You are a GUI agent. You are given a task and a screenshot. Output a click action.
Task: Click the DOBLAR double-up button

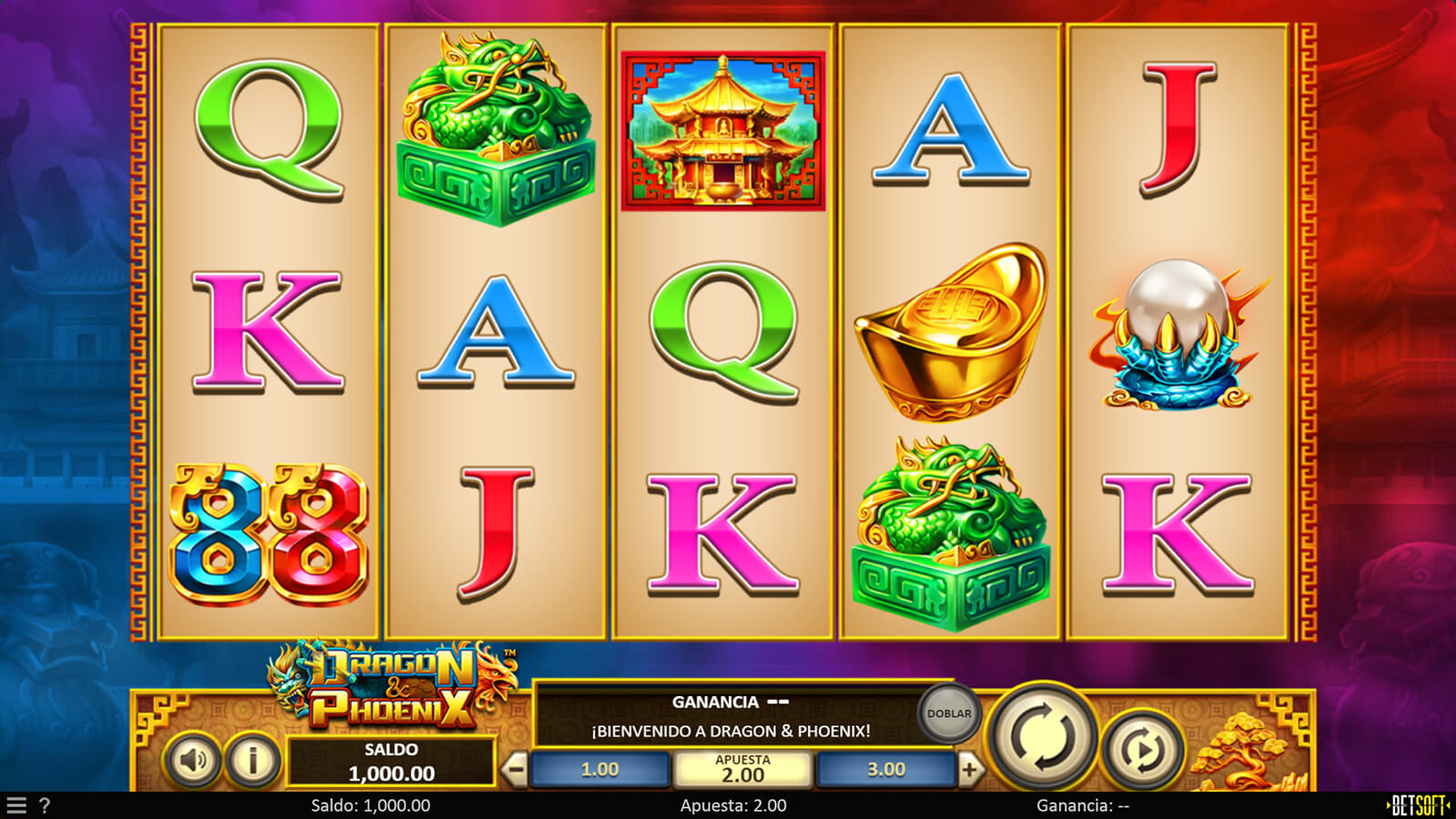coord(948,713)
